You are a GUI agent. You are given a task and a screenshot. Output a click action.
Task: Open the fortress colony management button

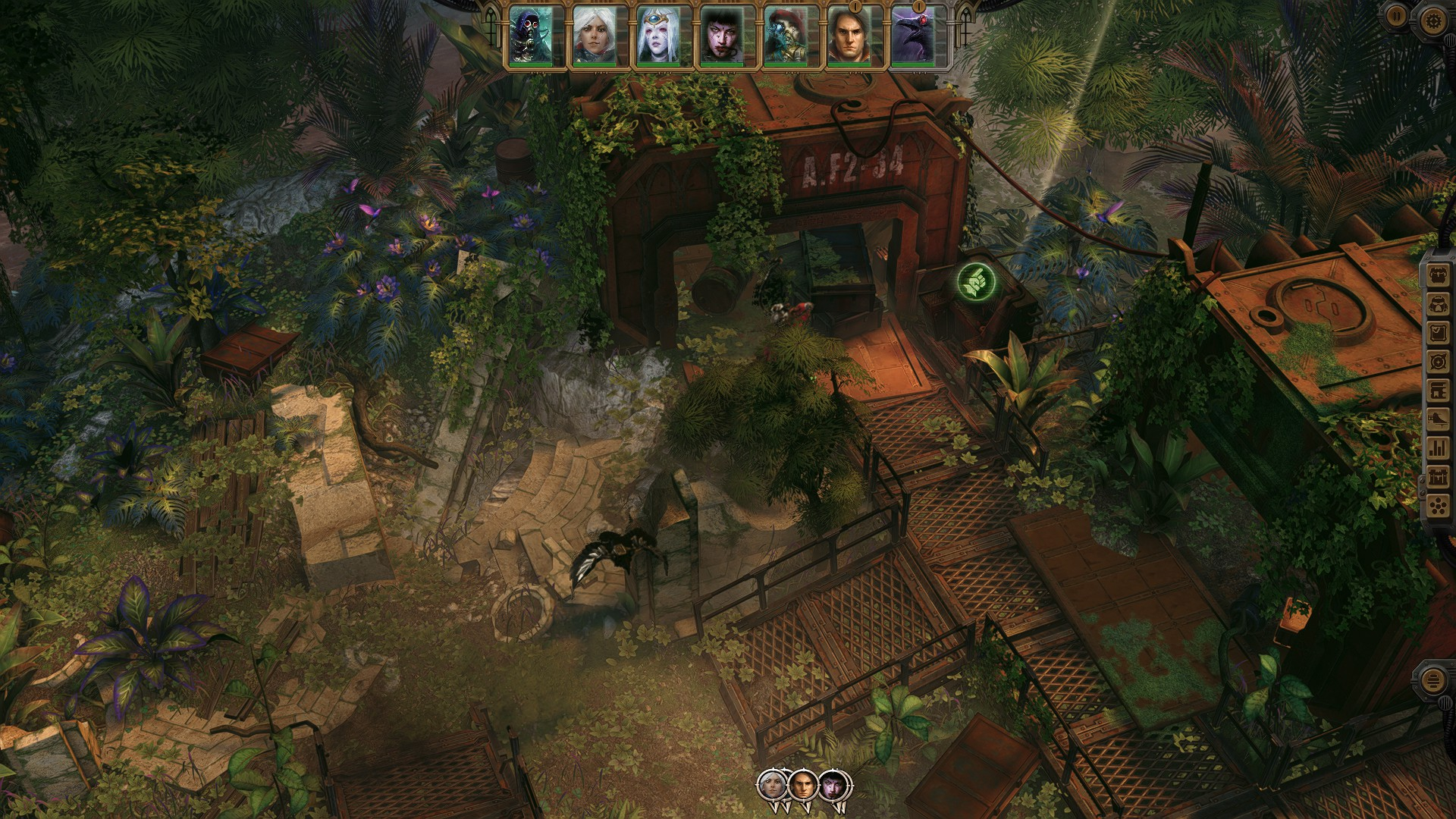1439,477
